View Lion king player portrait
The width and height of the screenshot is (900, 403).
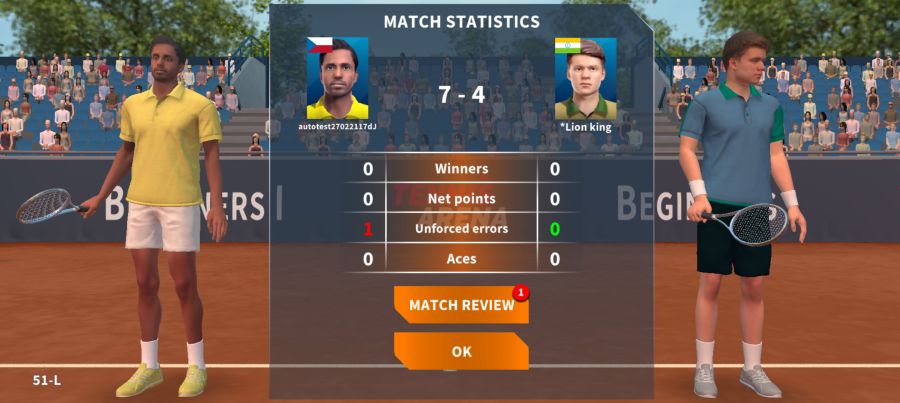(x=585, y=79)
